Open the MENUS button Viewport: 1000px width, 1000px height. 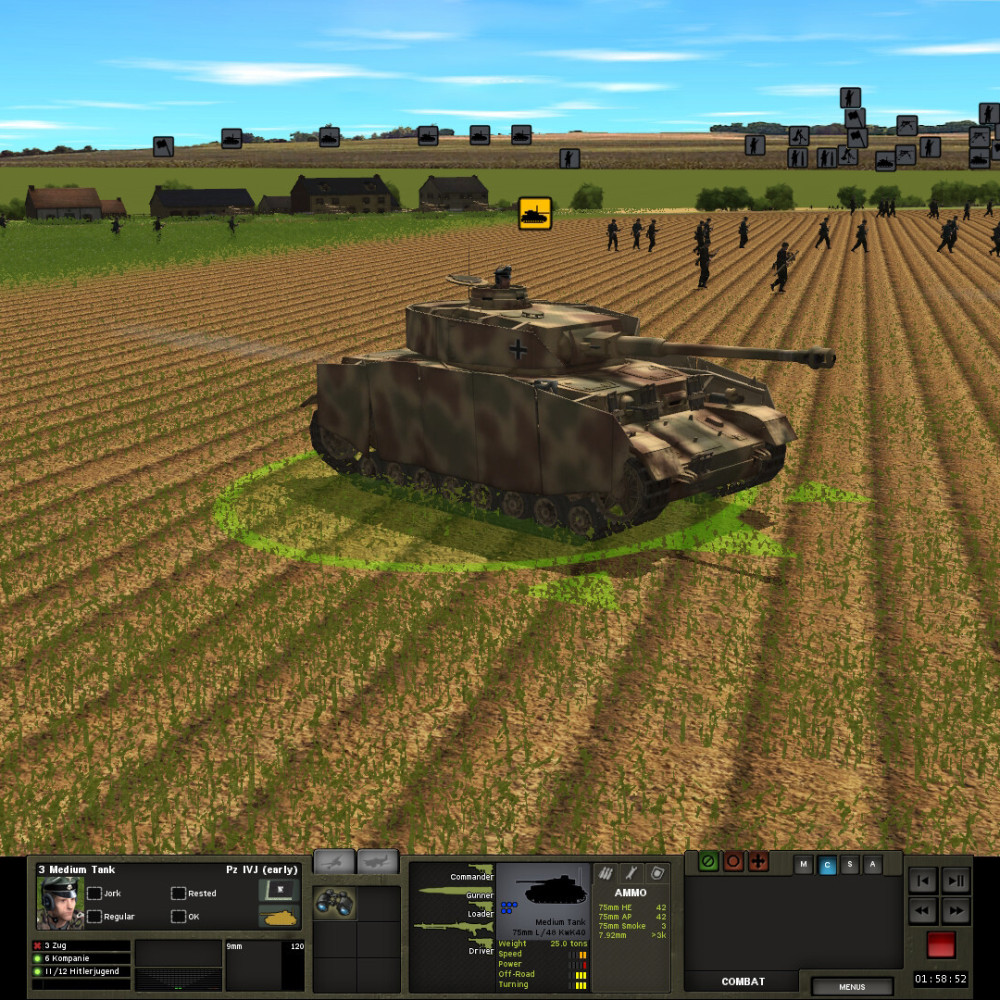pos(852,987)
